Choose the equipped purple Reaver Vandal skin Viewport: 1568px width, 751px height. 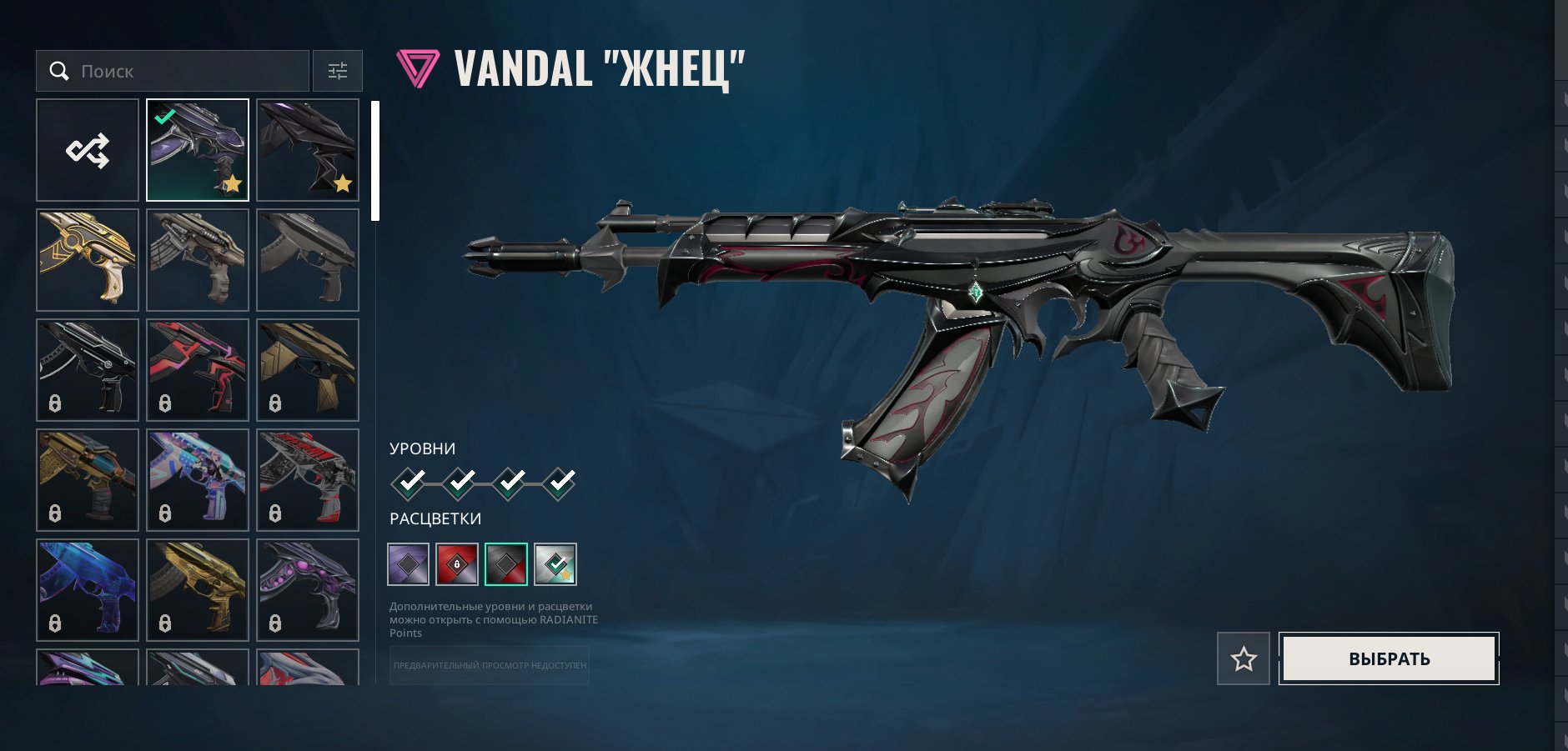pyautogui.click(x=198, y=150)
